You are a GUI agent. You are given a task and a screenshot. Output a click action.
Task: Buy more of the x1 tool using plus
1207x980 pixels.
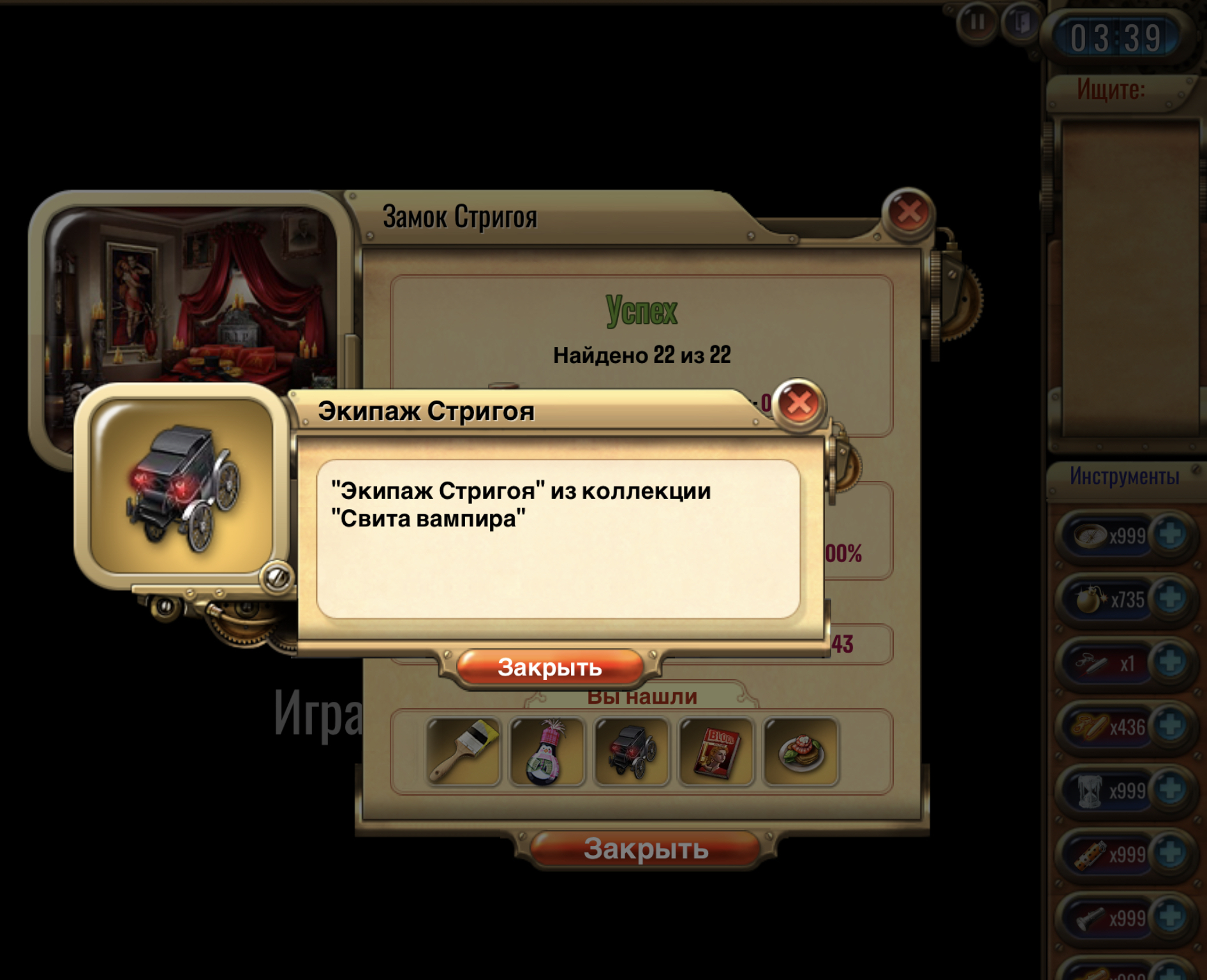pyautogui.click(x=1171, y=662)
